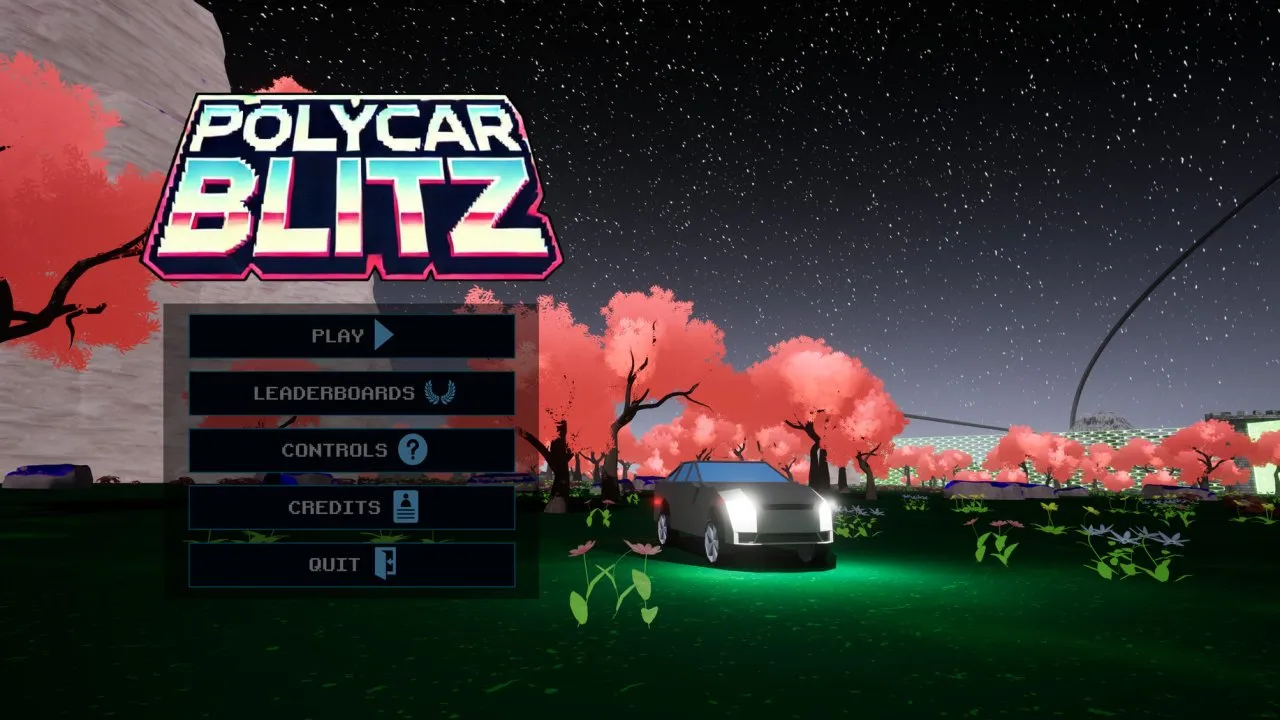1280x720 pixels.
Task: Open the Leaderboards menu
Action: 351,393
